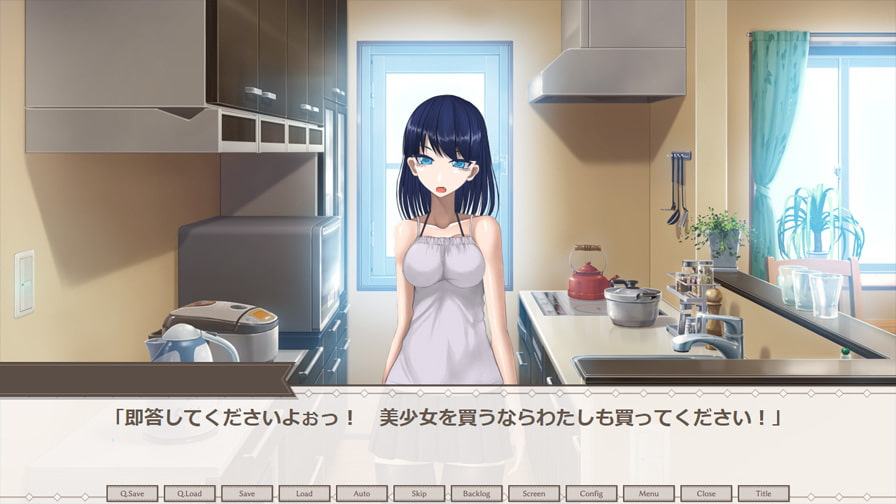
Task: Hide the text window with Close
Action: [x=706, y=493]
